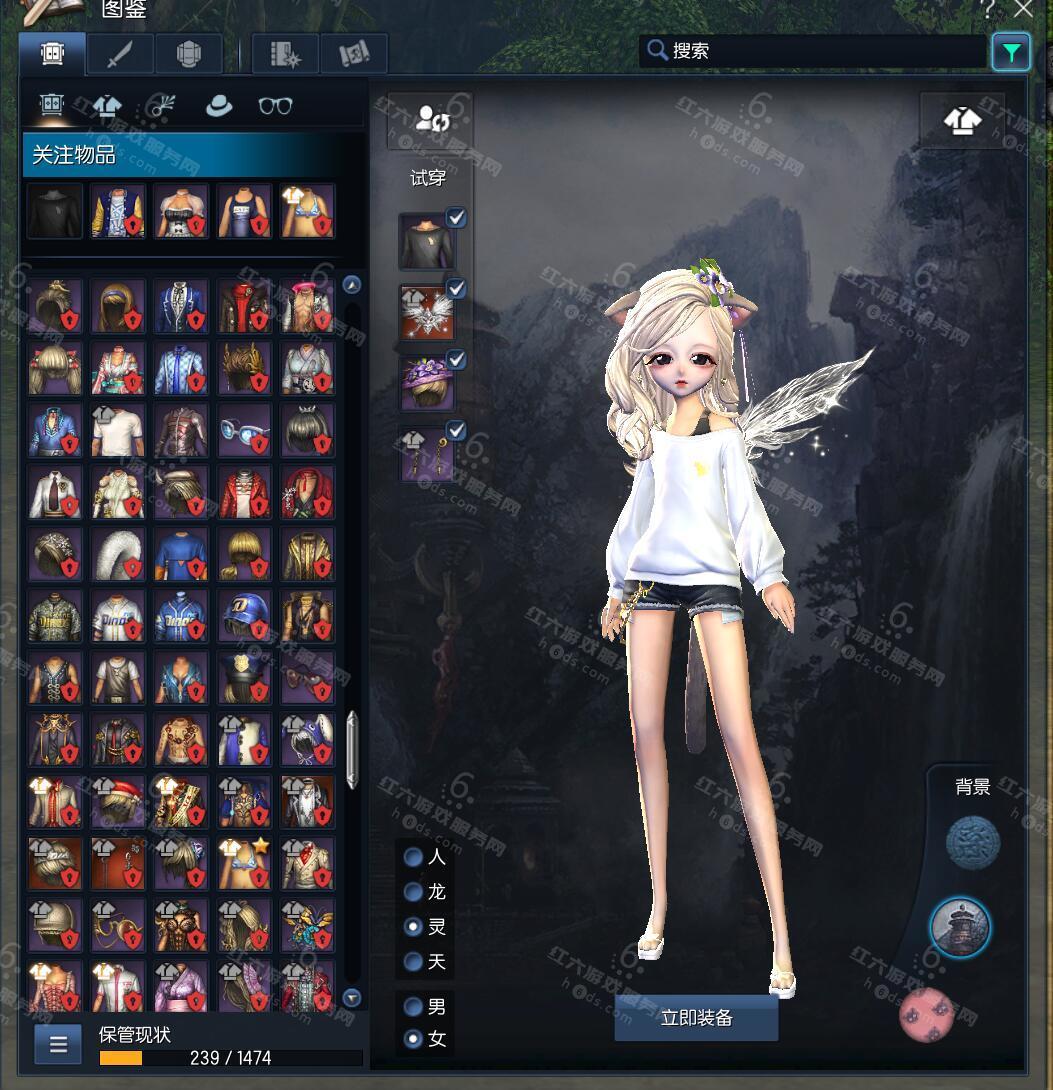Click the shirt icon button above the character
The image size is (1053, 1090).
click(962, 121)
